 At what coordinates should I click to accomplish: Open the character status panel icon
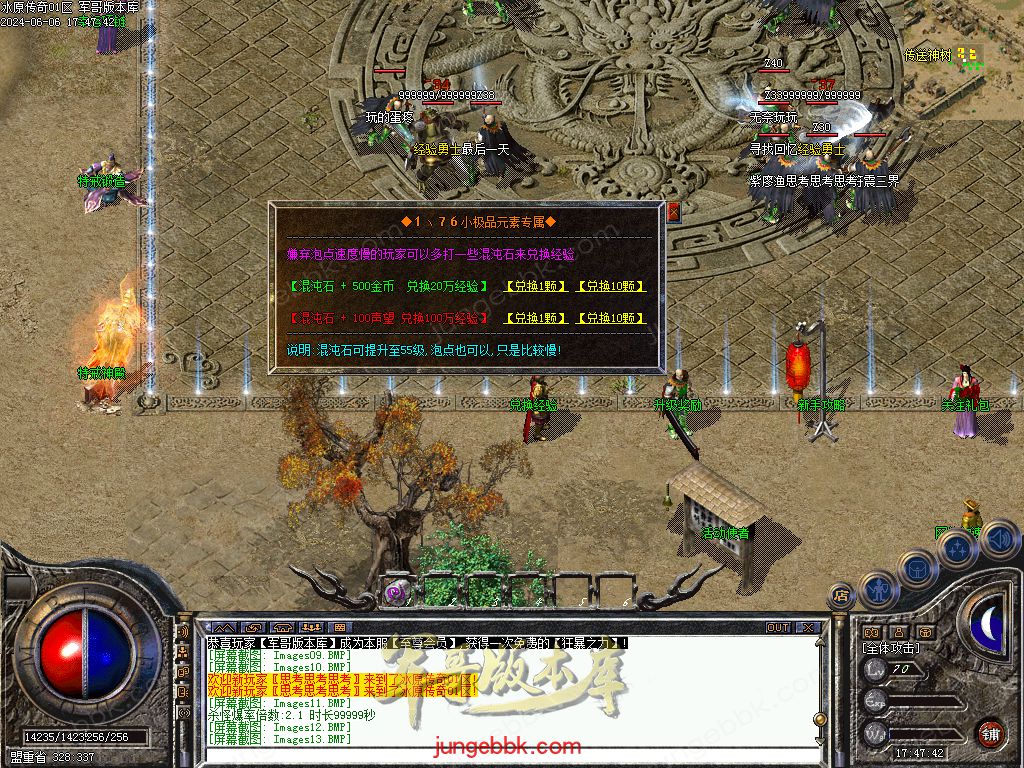click(x=877, y=587)
